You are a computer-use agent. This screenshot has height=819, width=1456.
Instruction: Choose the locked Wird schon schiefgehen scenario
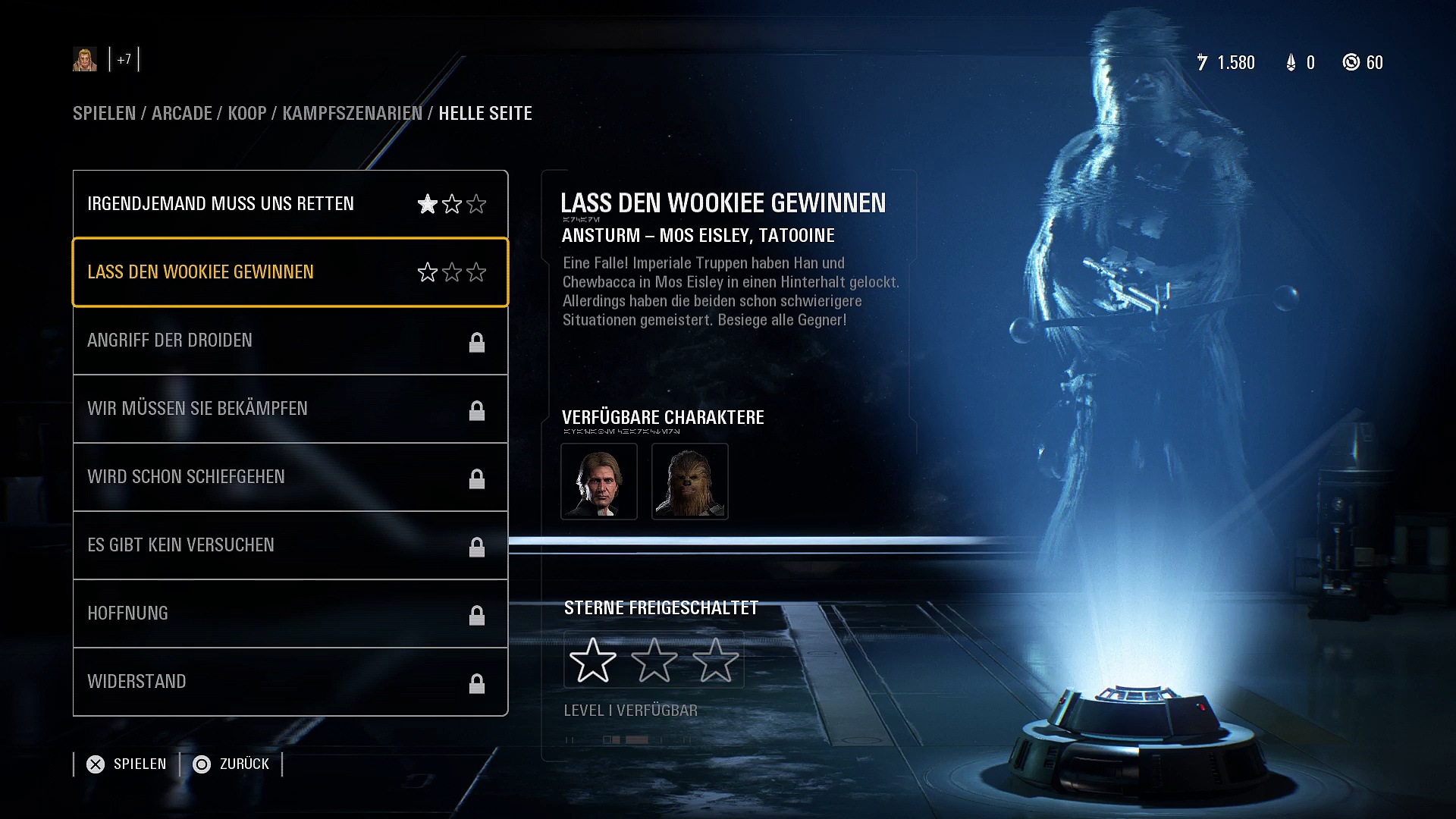click(x=290, y=477)
